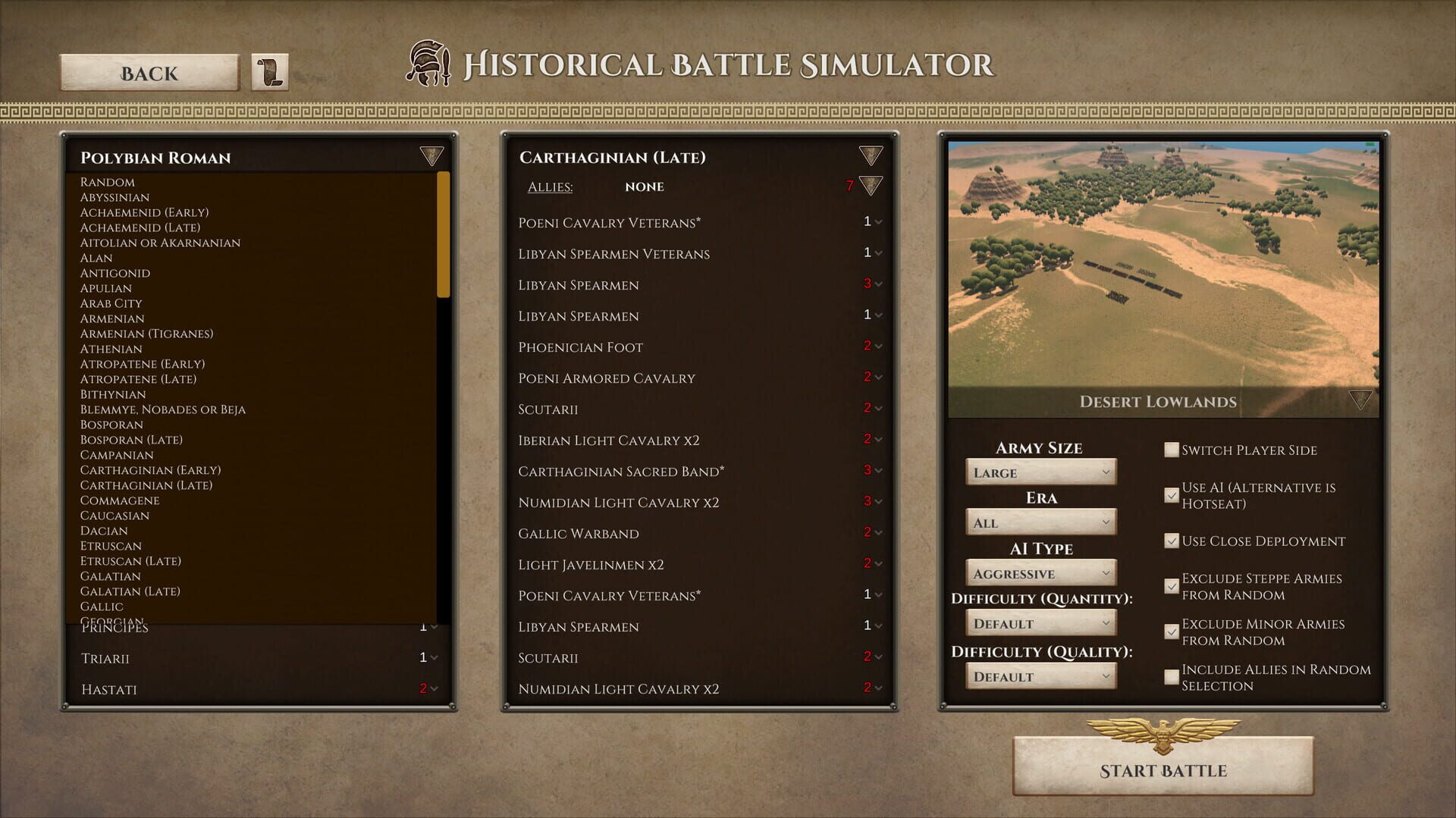Screen dimensions: 1456x818
Task: Open the Carthaginian (Late) army filter triangle
Action: click(x=871, y=157)
